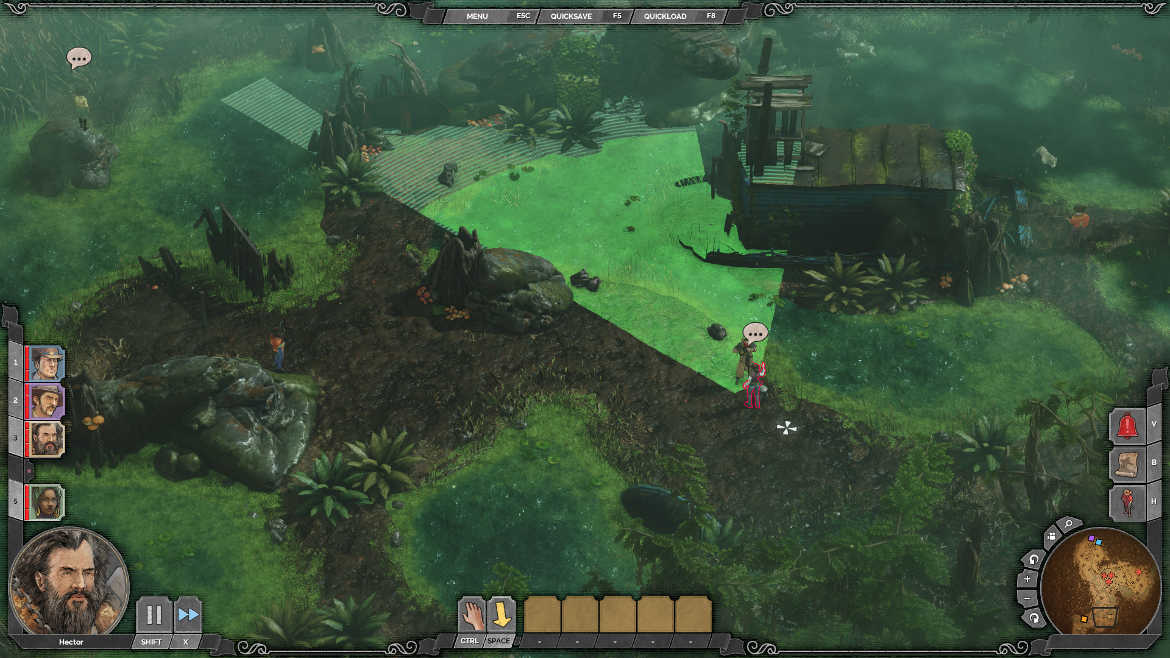Toggle crouch with the yellow down arrow

point(501,614)
